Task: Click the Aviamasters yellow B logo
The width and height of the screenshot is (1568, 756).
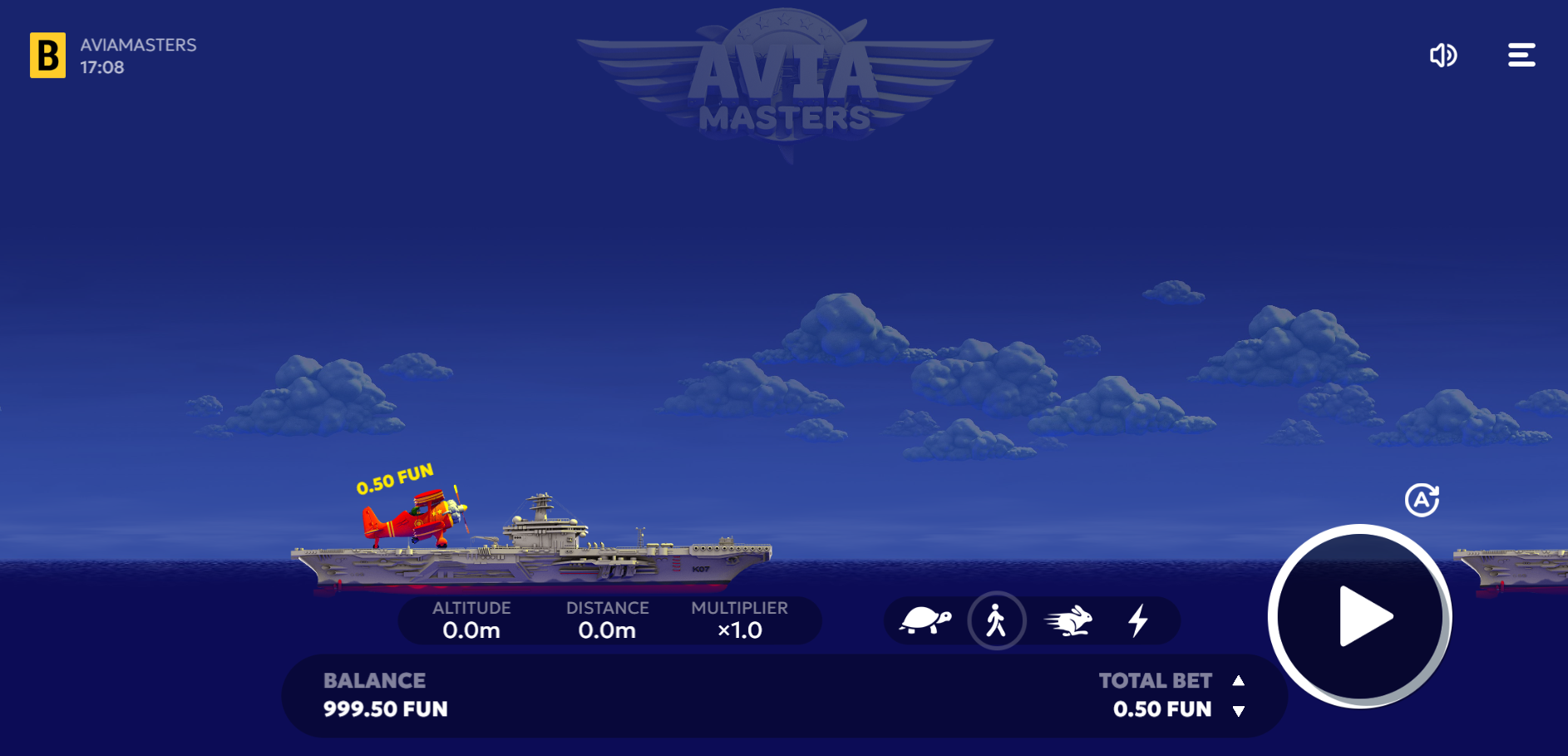Action: (x=47, y=55)
